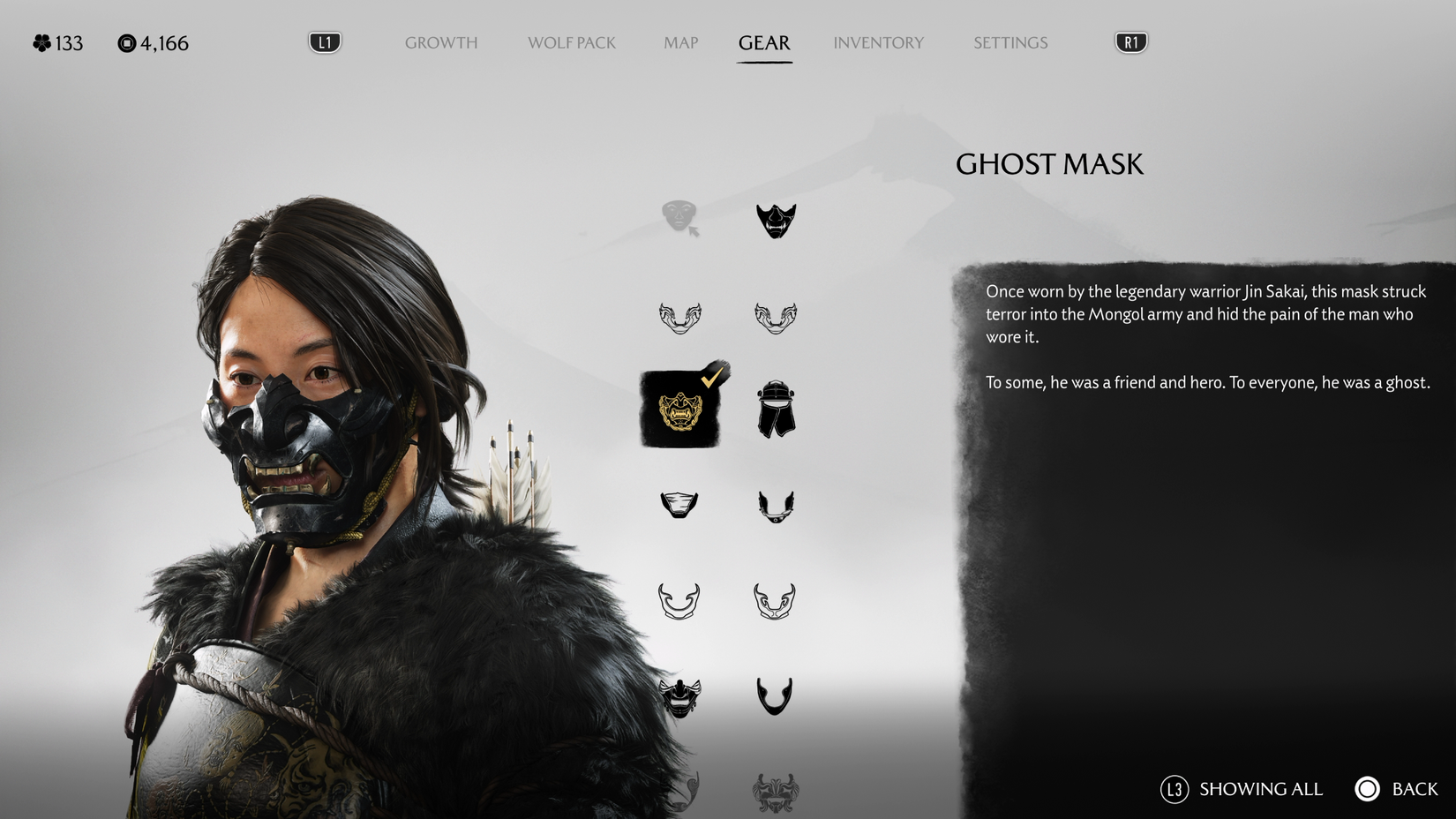The height and width of the screenshot is (819, 1456).
Task: Select the Sakai mask in the top right
Action: [775, 221]
